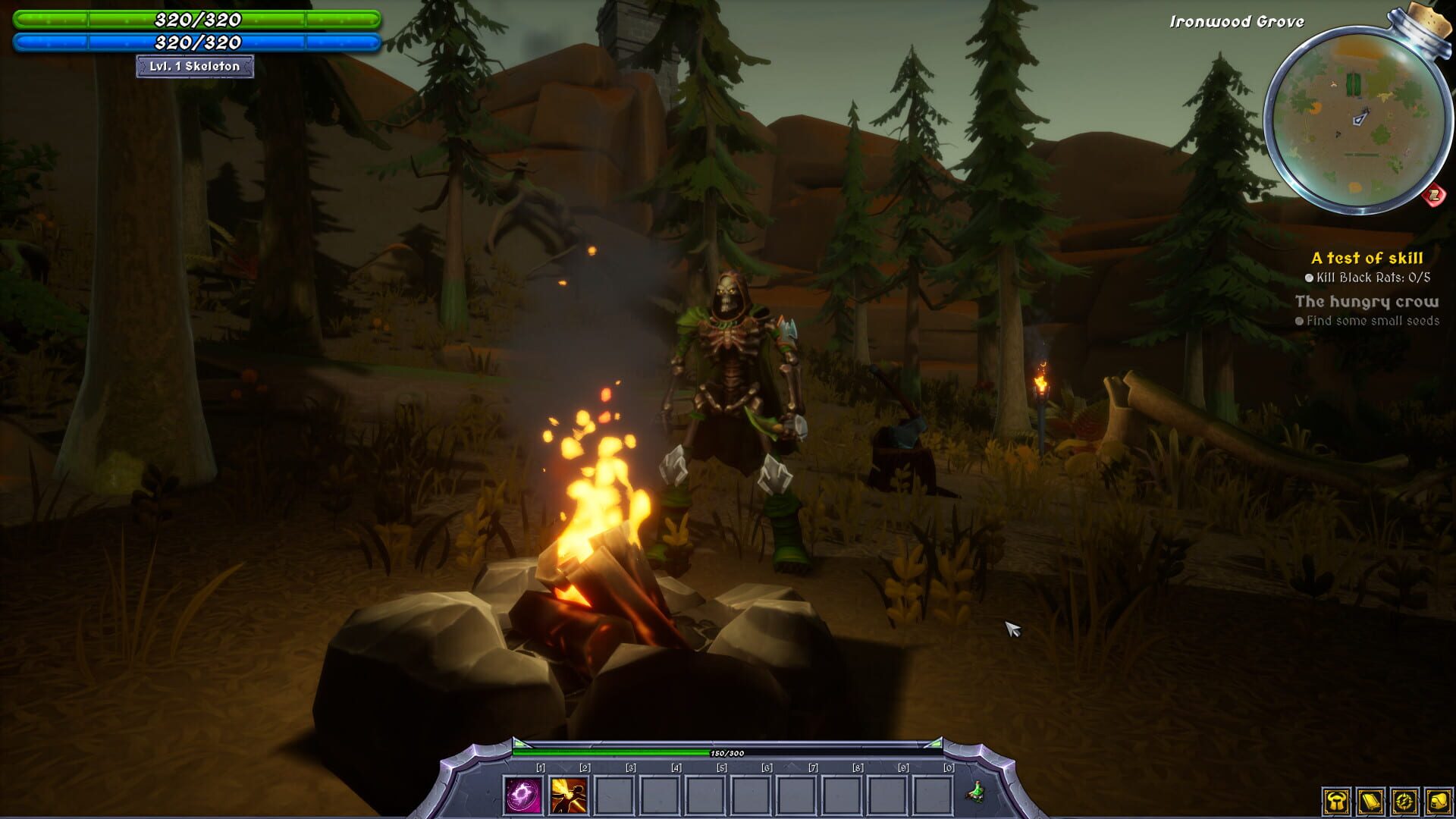
Task: Select 'The hungry crow' quest entry
Action: coord(1367,302)
